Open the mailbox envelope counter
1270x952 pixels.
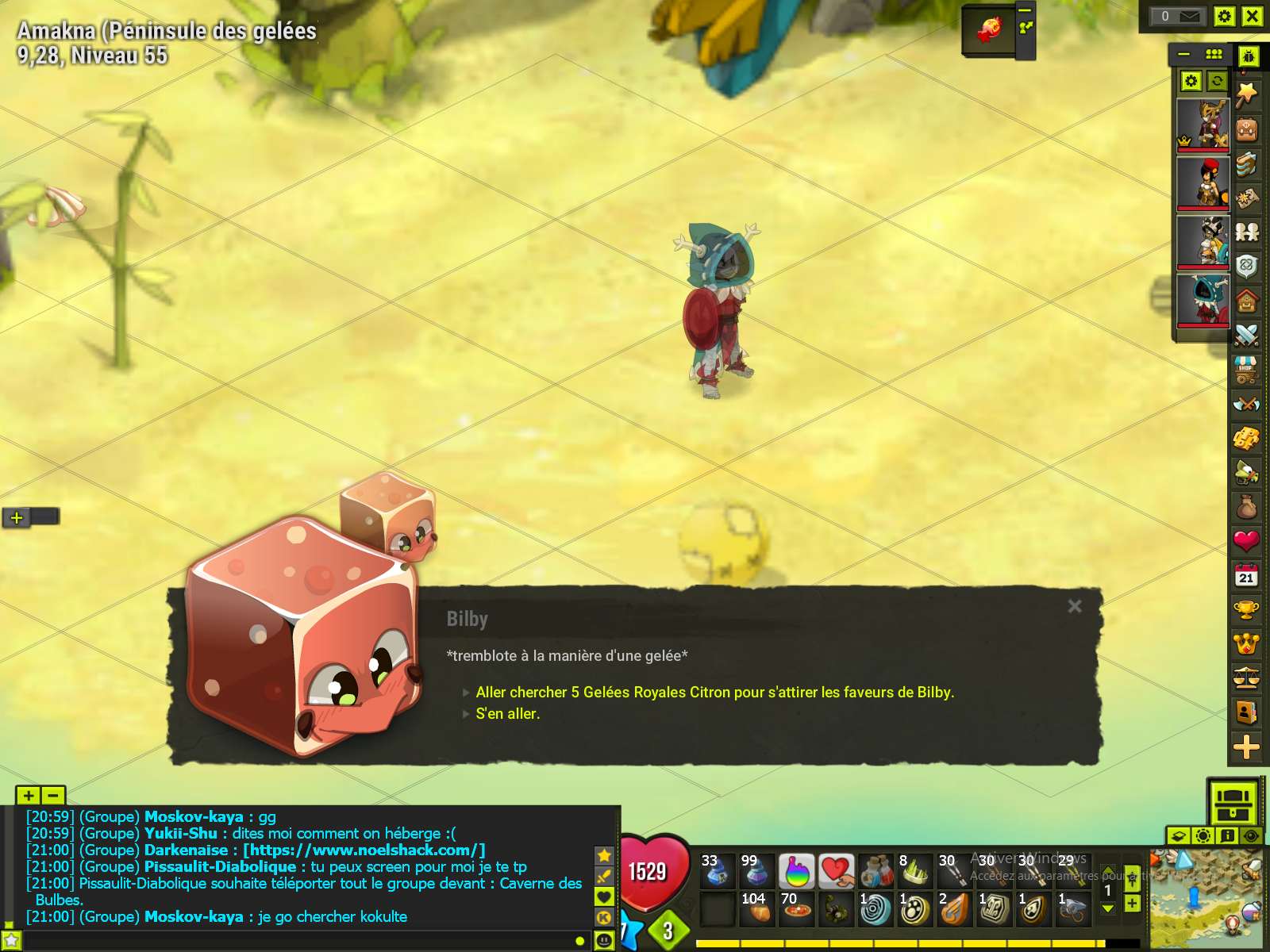click(x=1180, y=17)
